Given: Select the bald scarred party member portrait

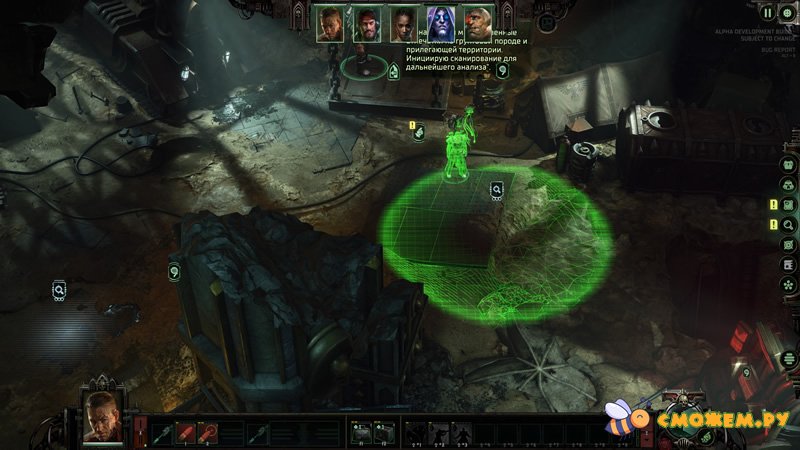Looking at the screenshot, I should 478,24.
